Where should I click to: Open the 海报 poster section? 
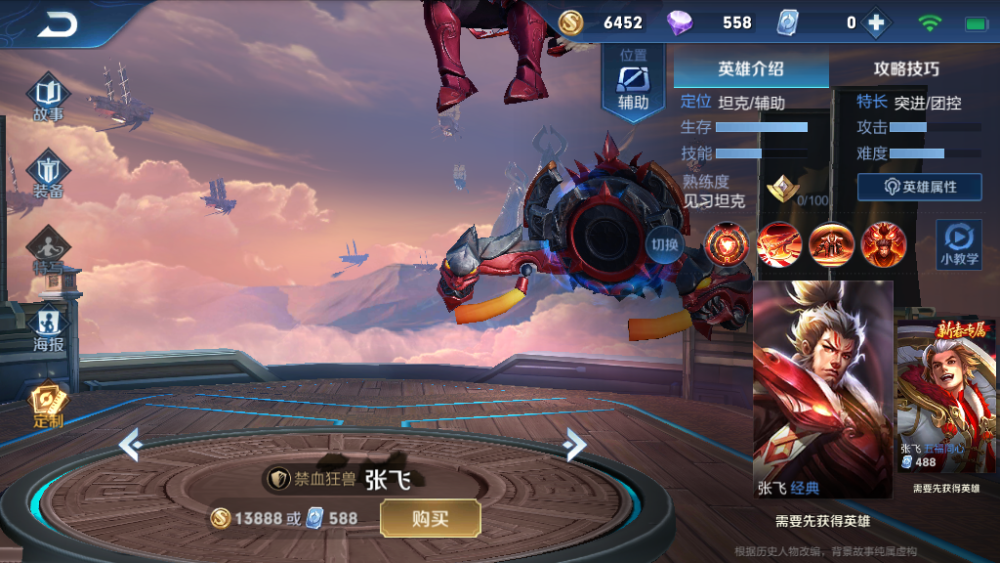pyautogui.click(x=48, y=328)
